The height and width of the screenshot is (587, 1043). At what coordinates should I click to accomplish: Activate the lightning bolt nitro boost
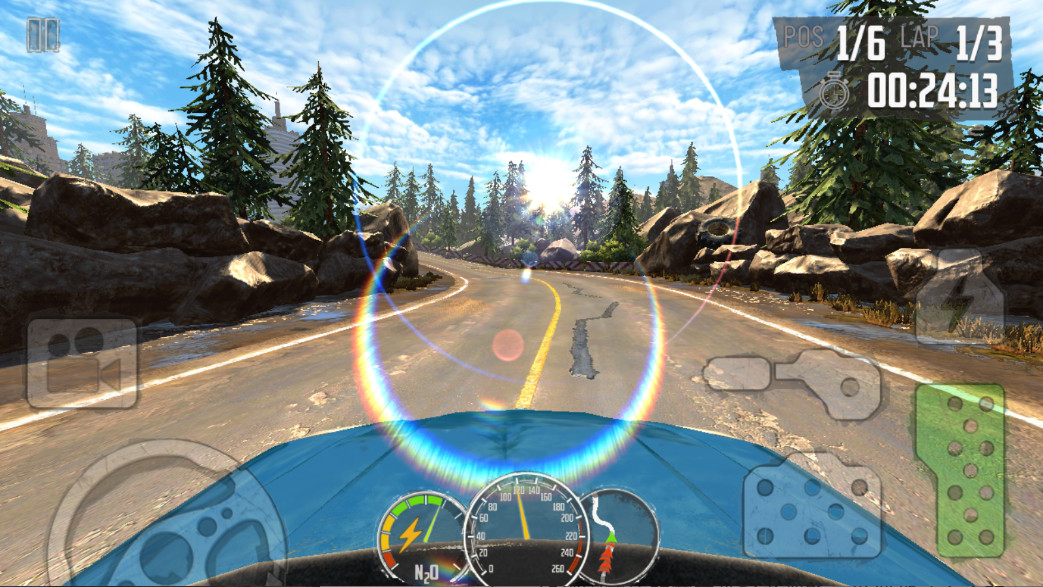[958, 298]
